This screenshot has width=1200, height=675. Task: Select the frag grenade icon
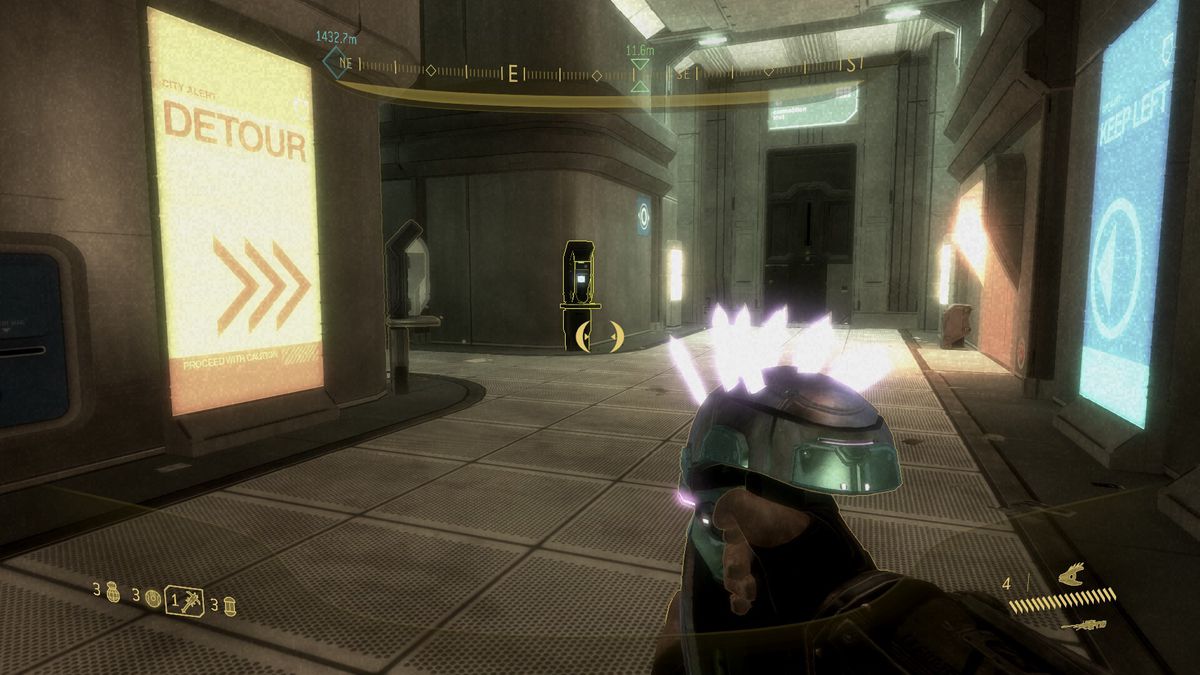pos(112,590)
